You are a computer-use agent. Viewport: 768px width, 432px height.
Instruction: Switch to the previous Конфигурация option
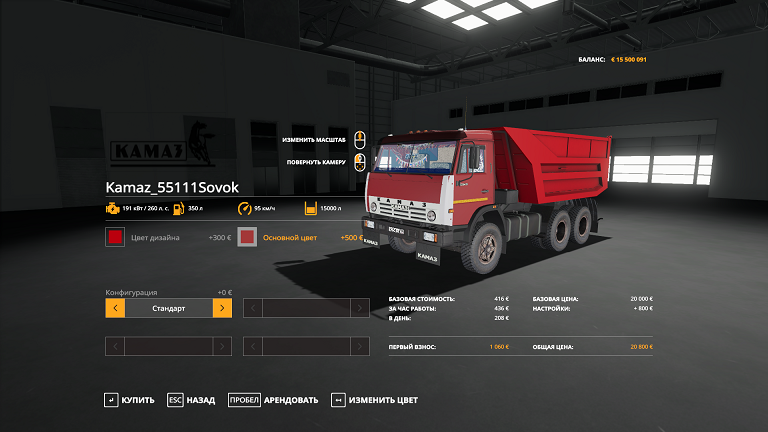(115, 308)
